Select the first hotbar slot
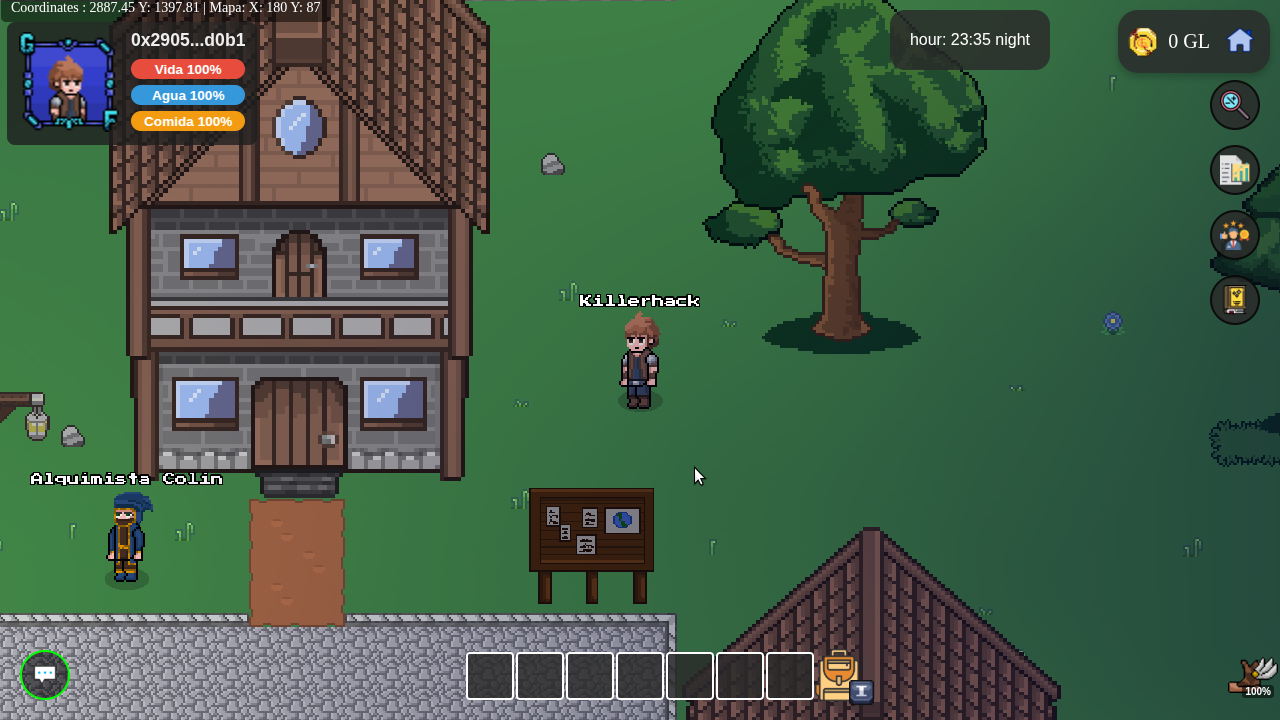 tap(490, 676)
